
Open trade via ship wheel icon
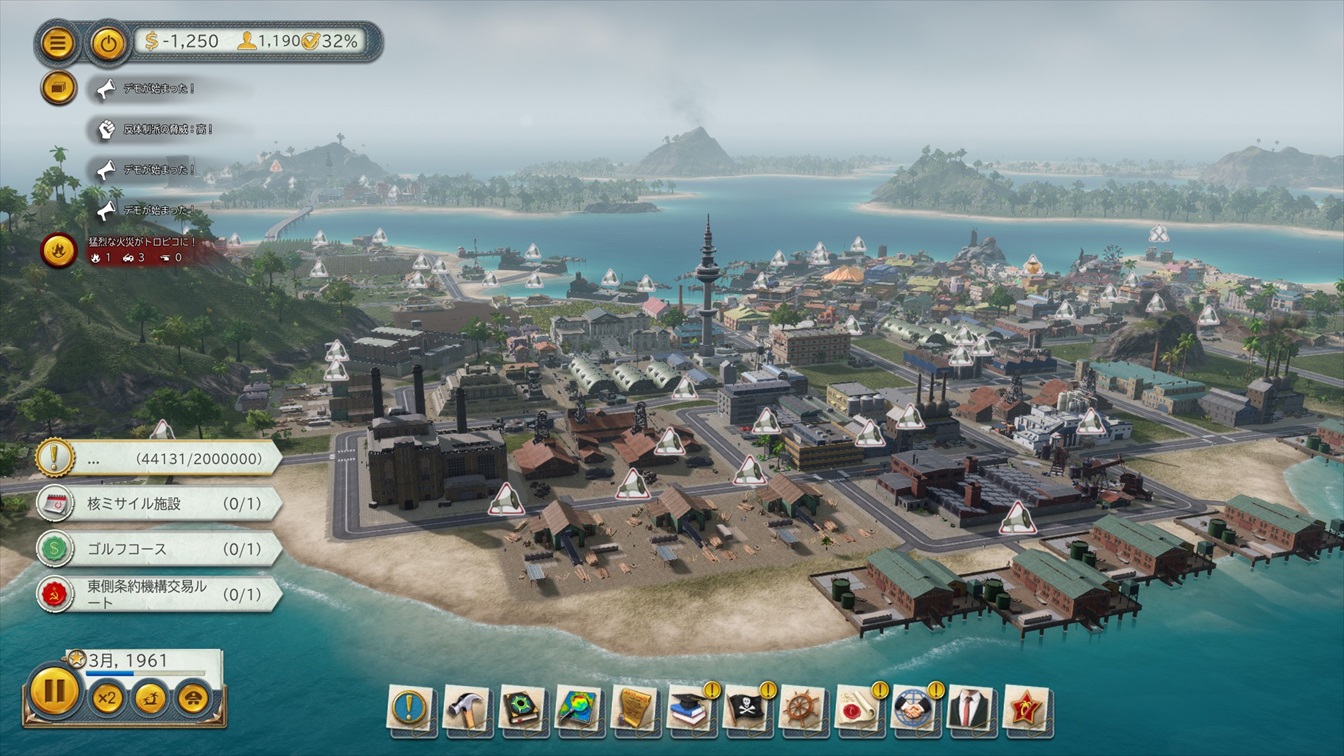pyautogui.click(x=802, y=708)
